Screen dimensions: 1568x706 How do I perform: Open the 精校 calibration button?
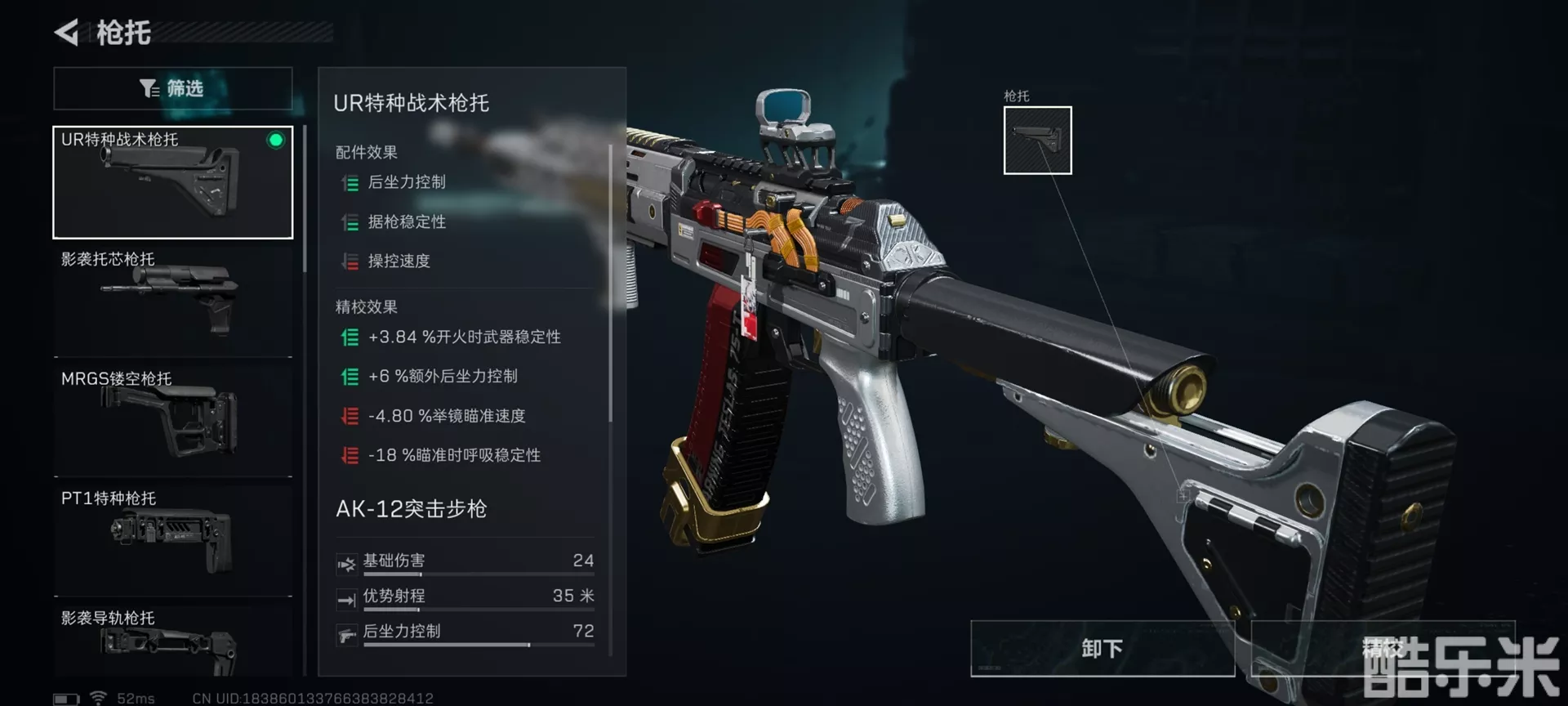[x=1383, y=648]
